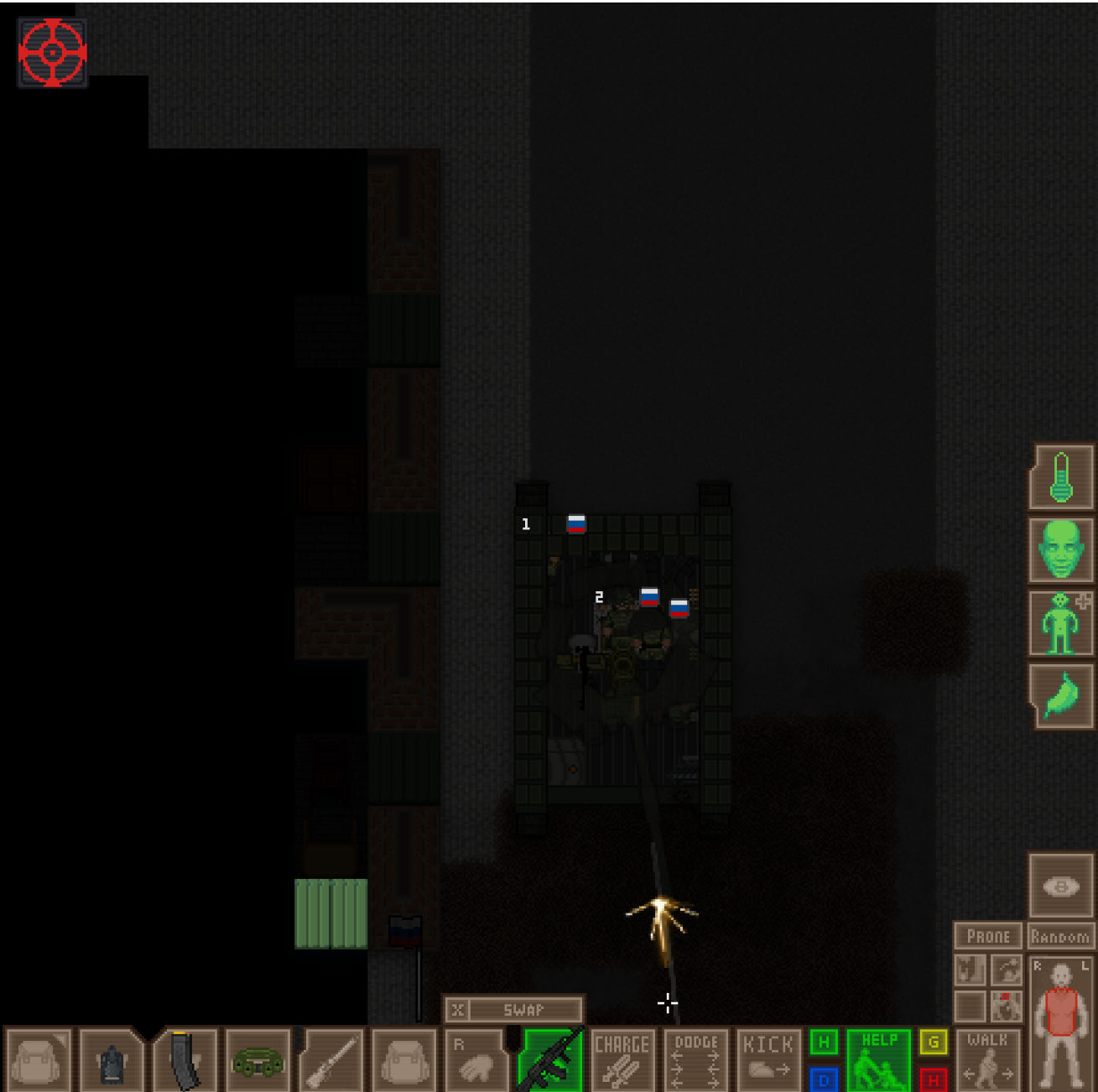The width and height of the screenshot is (1098, 1092).
Task: Select the green night-vision goggles slot
Action: 258,1063
